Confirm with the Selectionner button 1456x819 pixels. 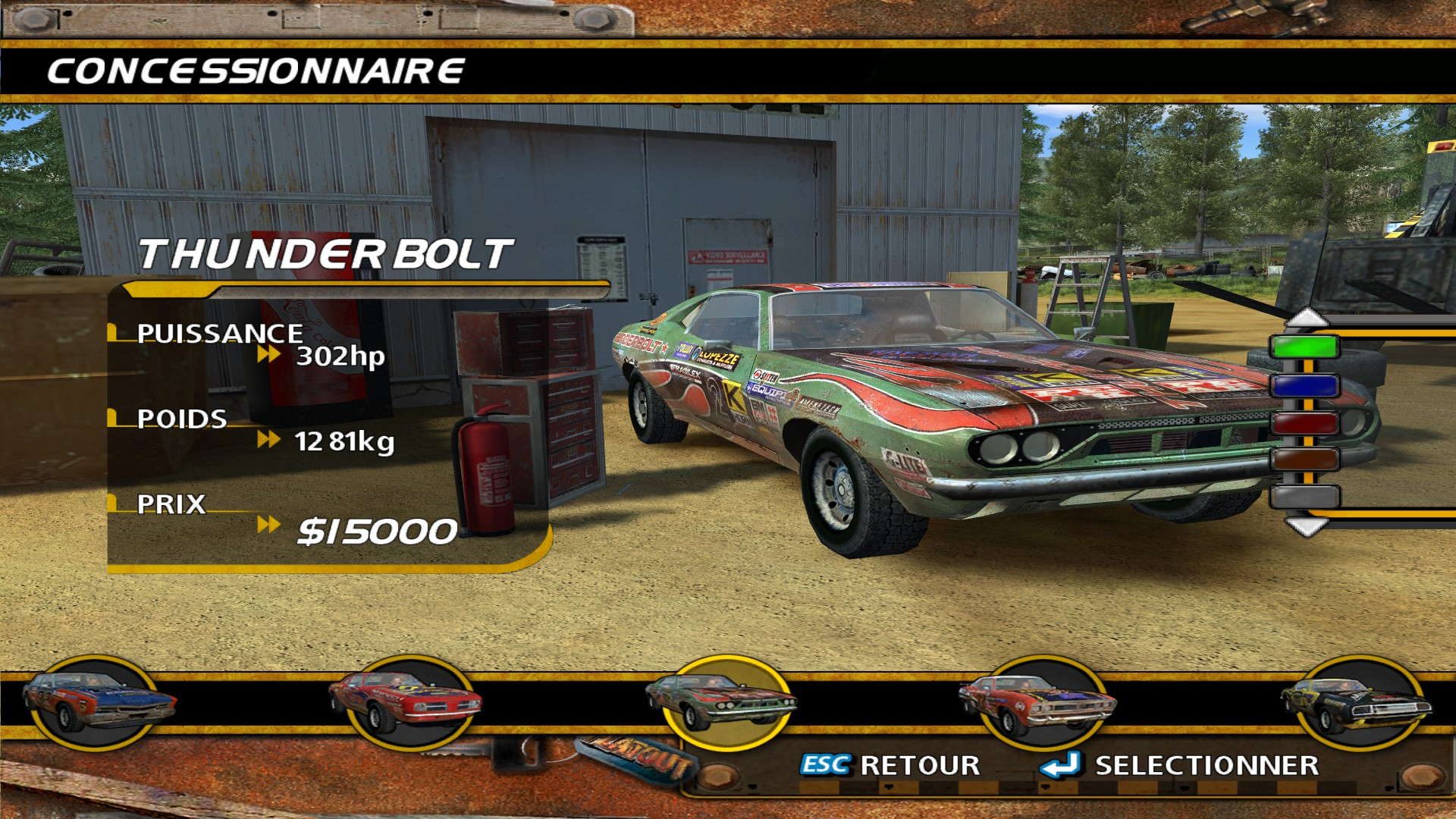pos(1181,765)
